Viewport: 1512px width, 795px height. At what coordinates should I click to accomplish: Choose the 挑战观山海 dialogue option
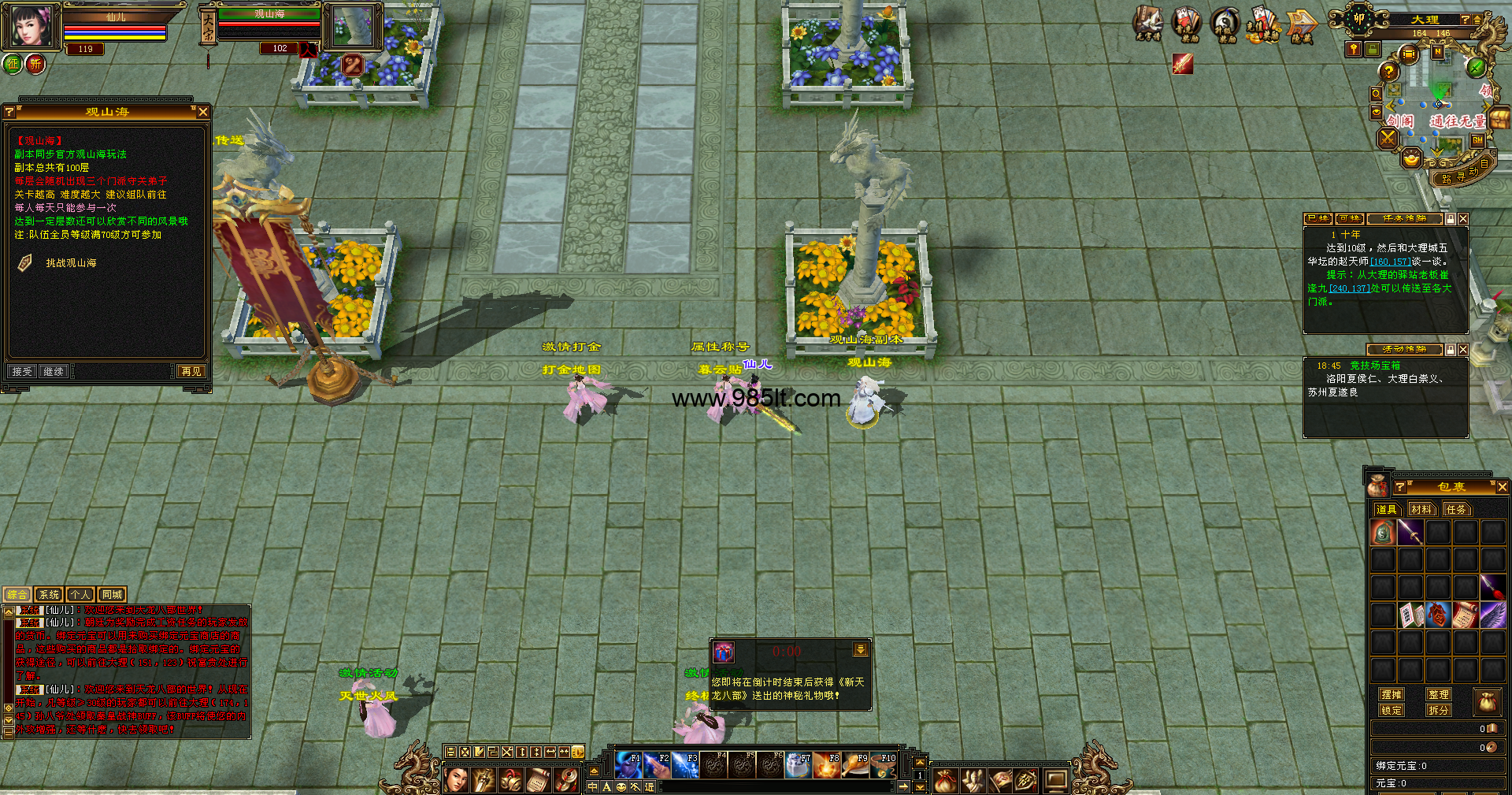point(71,263)
